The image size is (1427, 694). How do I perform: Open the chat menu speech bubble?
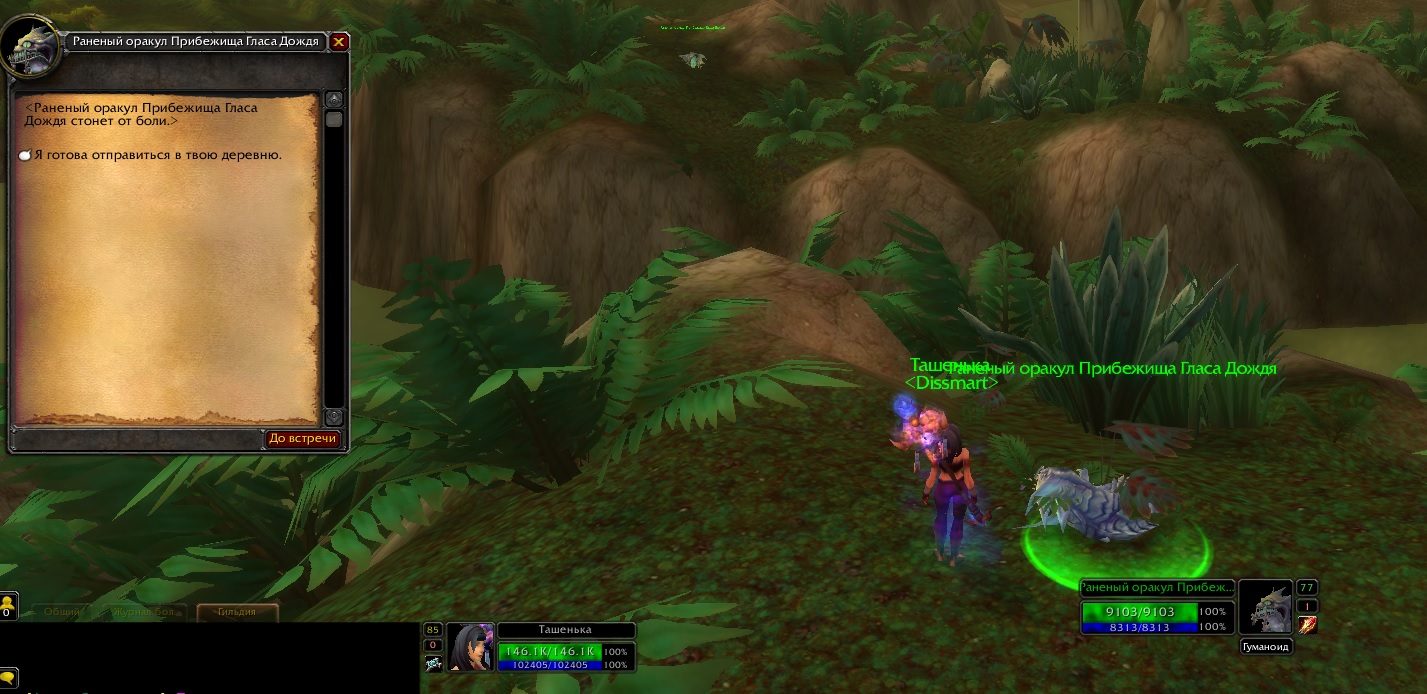coord(7,677)
